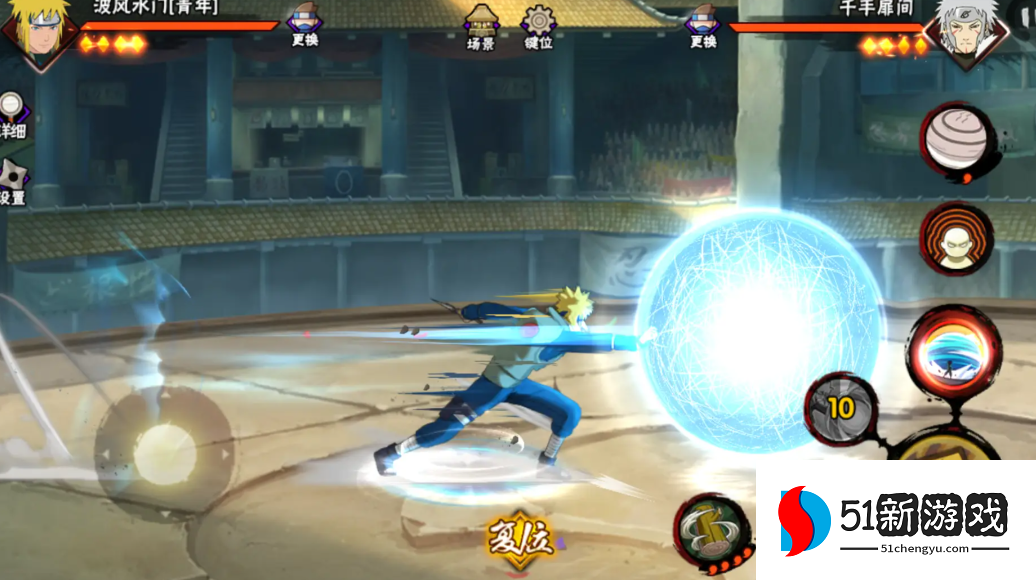Viewport: 1036px width, 580px height.
Task: Open the 场景 scene selection button
Action: [481, 26]
